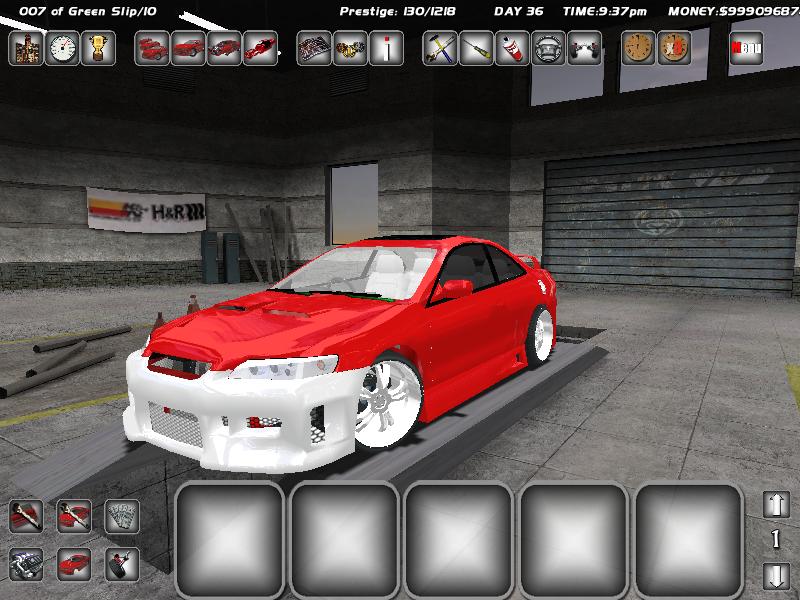Choose the screwdriver tool
The width and height of the screenshot is (800, 600).
click(x=476, y=47)
